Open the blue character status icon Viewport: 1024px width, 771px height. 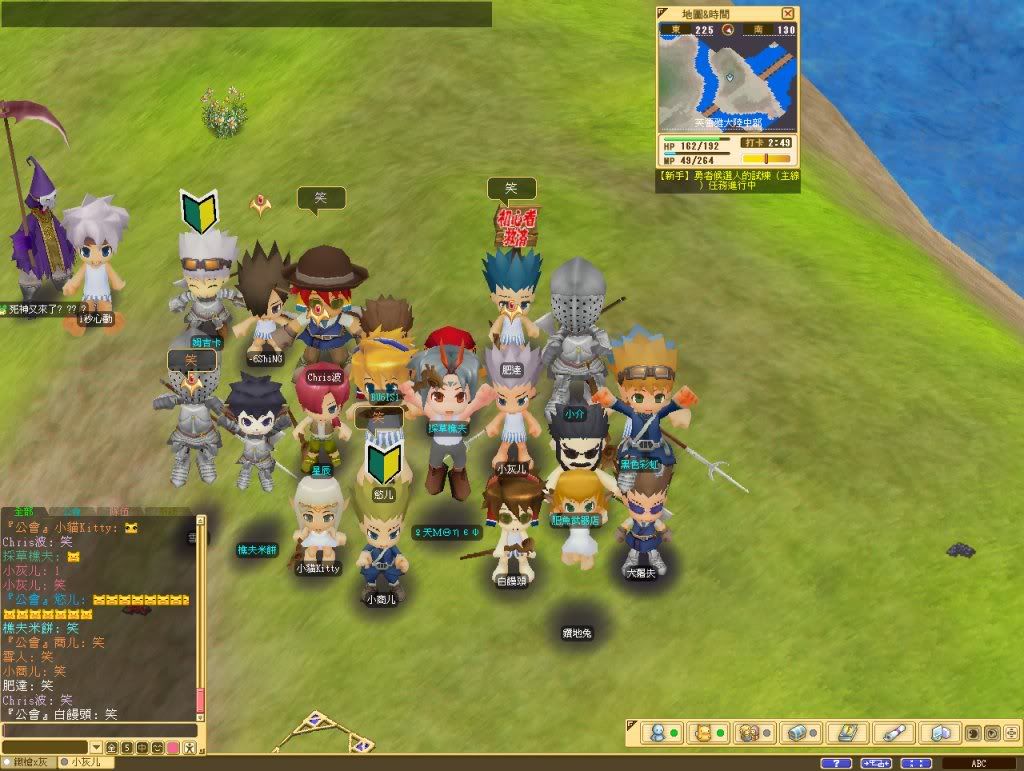click(656, 732)
